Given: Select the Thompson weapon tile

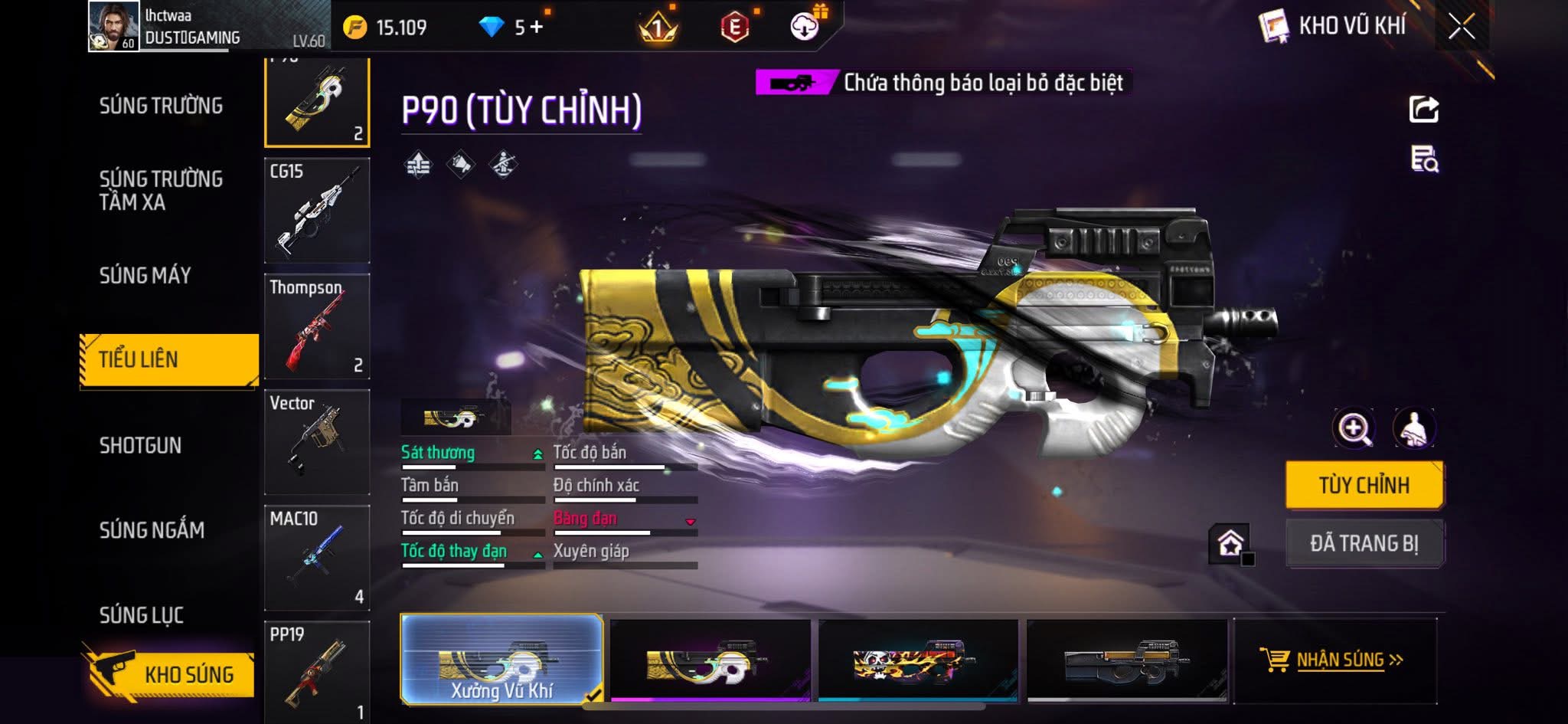Looking at the screenshot, I should 317,326.
